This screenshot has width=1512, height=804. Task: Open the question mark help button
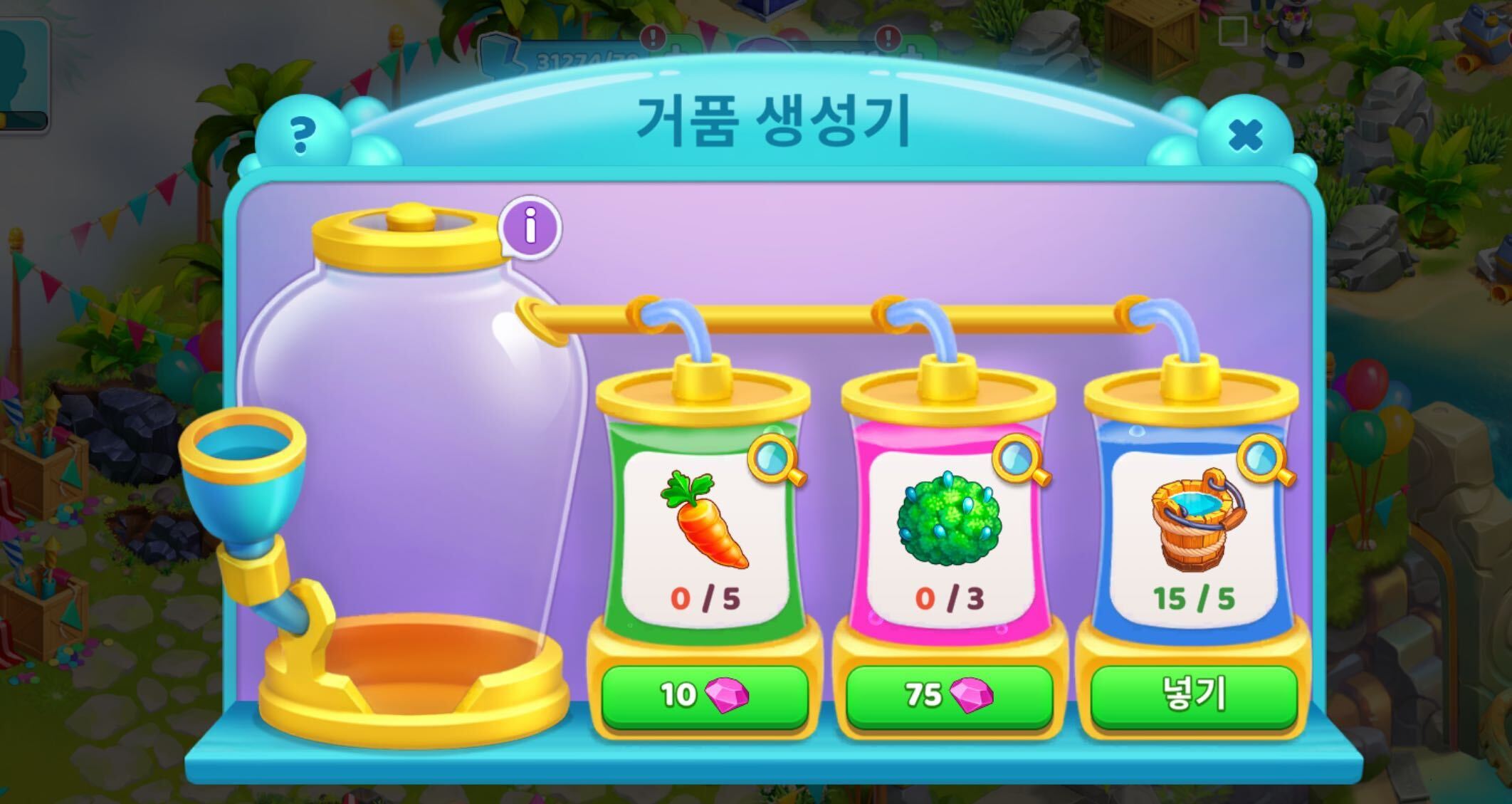[x=303, y=135]
